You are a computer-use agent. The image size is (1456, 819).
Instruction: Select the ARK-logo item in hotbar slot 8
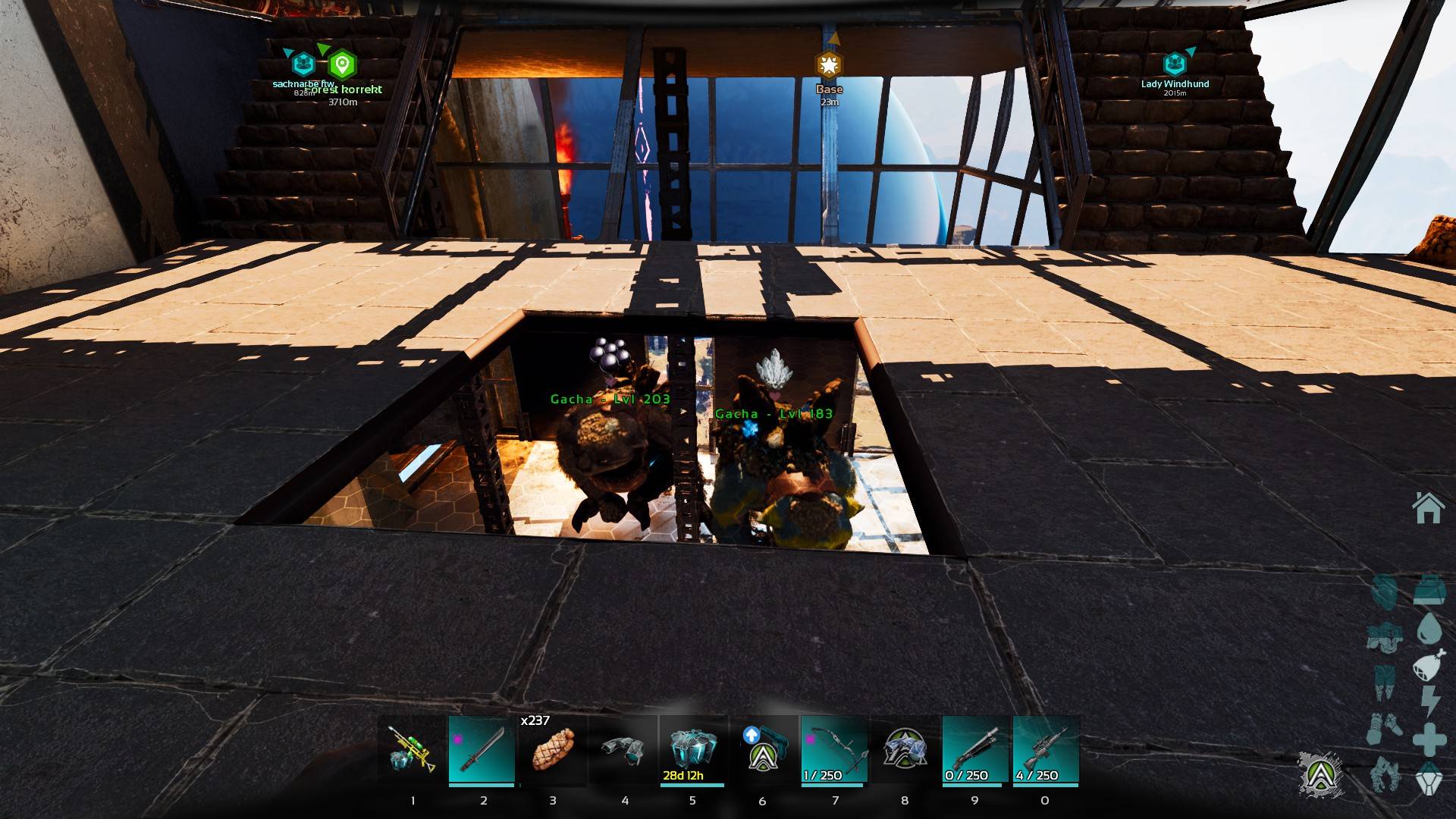(x=905, y=749)
